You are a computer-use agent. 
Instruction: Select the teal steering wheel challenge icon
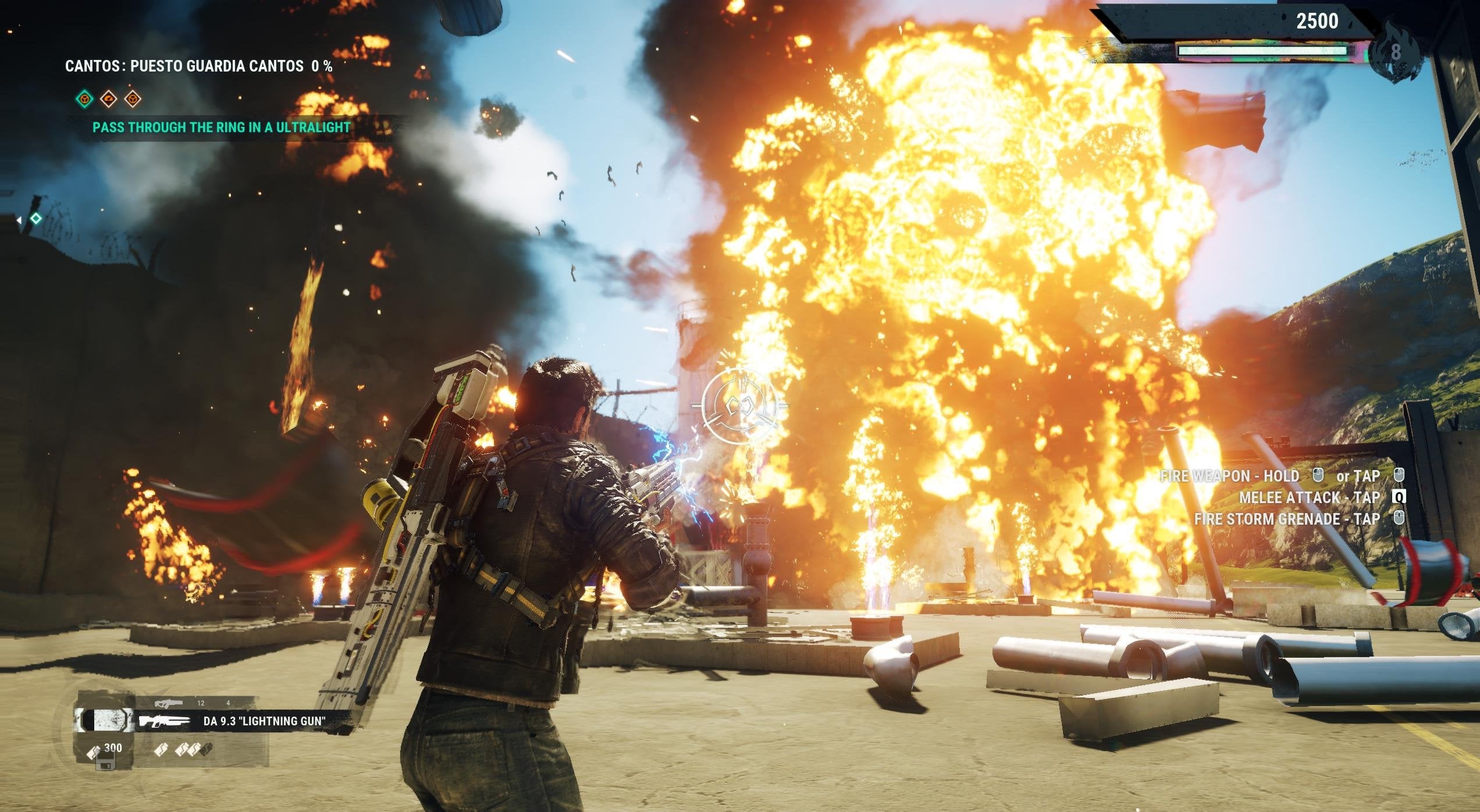coord(85,100)
